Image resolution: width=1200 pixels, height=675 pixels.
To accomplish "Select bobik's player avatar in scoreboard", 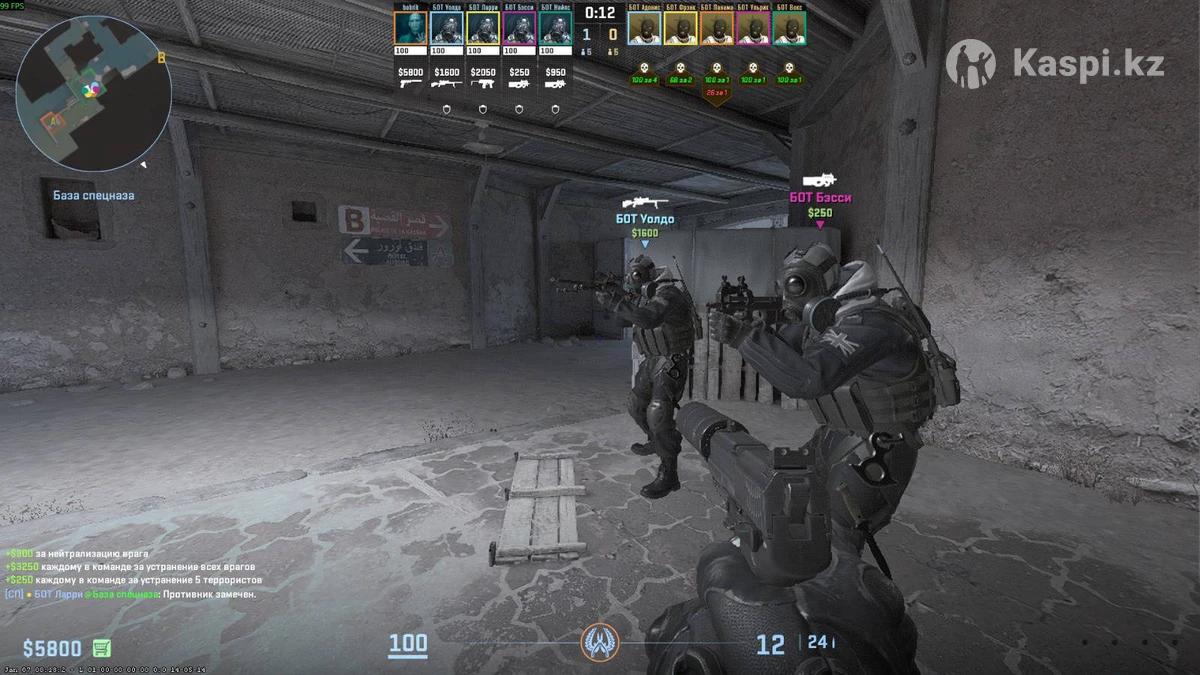I will pyautogui.click(x=410, y=27).
